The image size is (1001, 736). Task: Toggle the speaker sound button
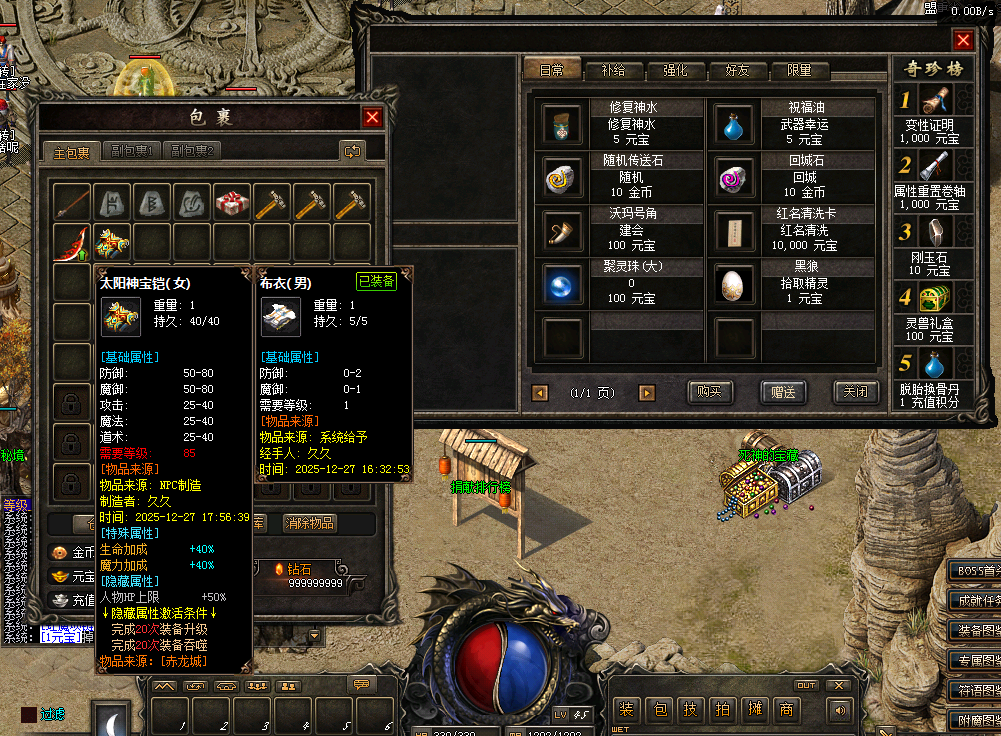point(838,710)
